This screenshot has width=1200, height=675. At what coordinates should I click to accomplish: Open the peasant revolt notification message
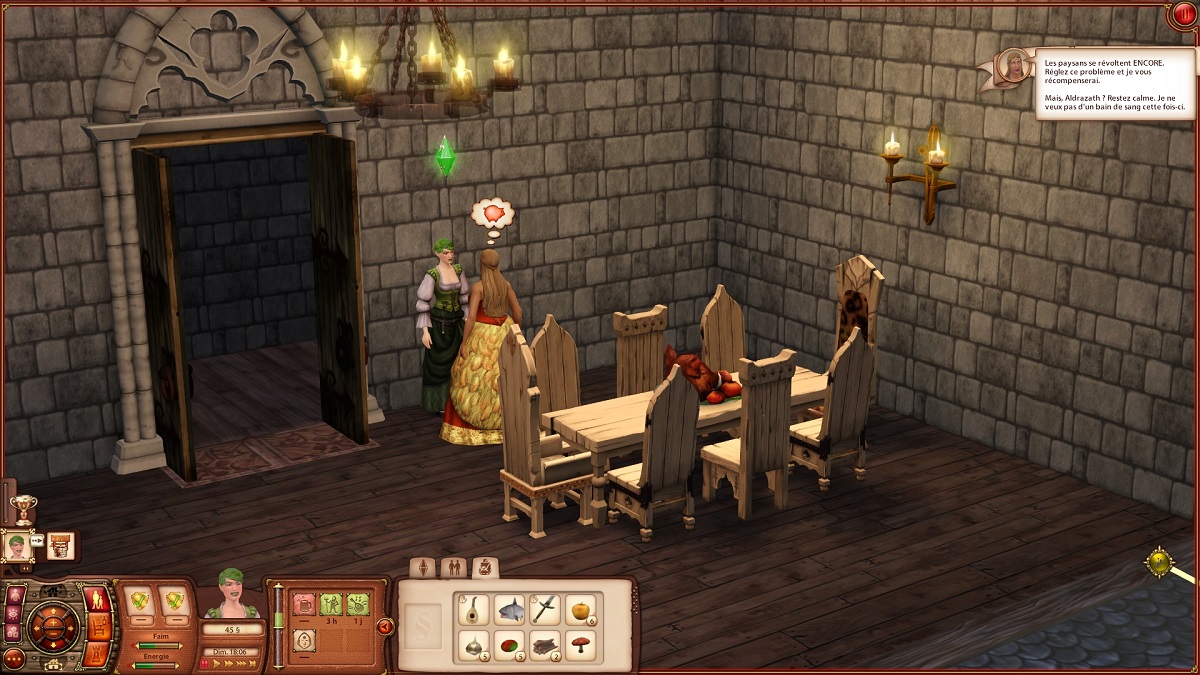pos(1113,83)
